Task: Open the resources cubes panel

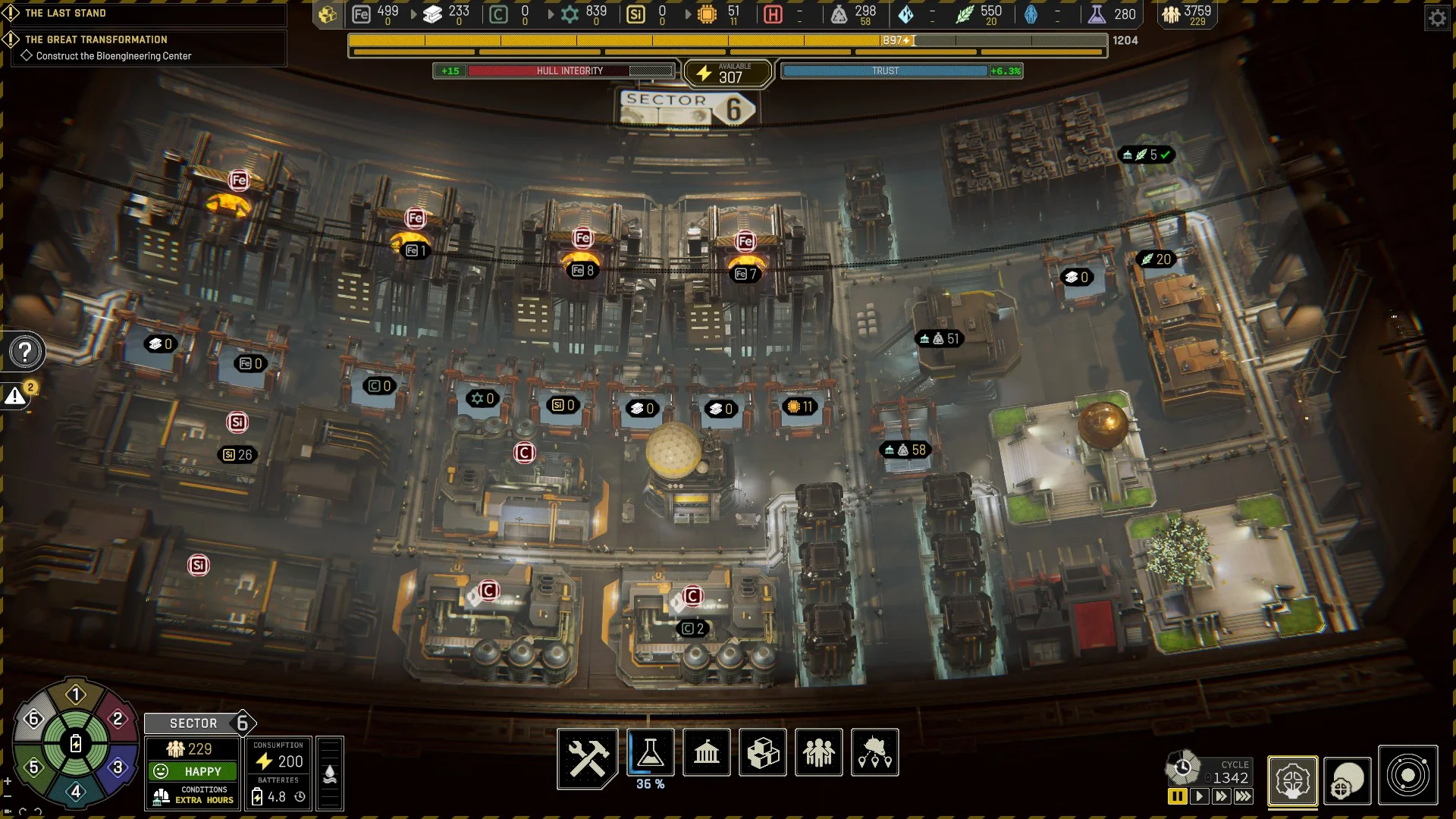Action: pos(762,752)
